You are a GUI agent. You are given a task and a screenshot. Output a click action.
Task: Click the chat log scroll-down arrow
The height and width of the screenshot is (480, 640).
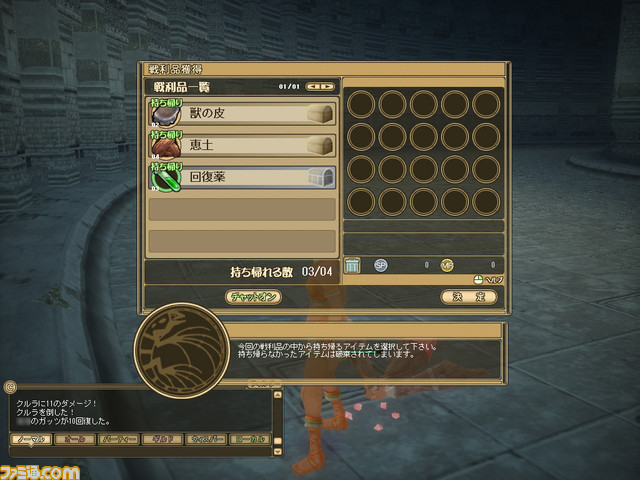tap(277, 451)
